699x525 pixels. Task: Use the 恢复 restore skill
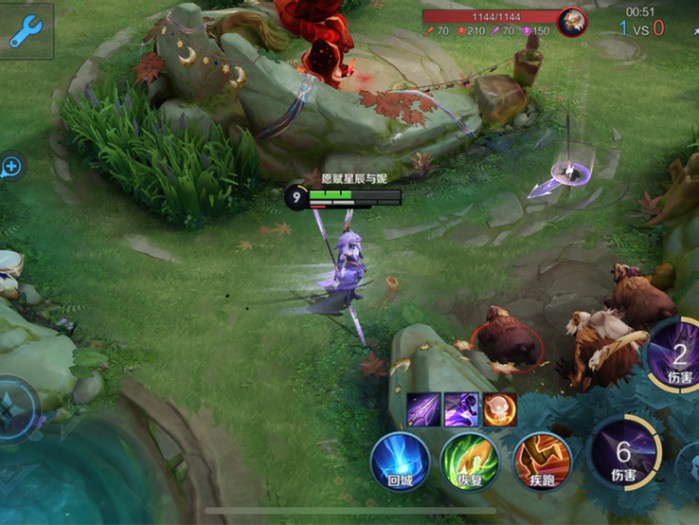pos(470,461)
